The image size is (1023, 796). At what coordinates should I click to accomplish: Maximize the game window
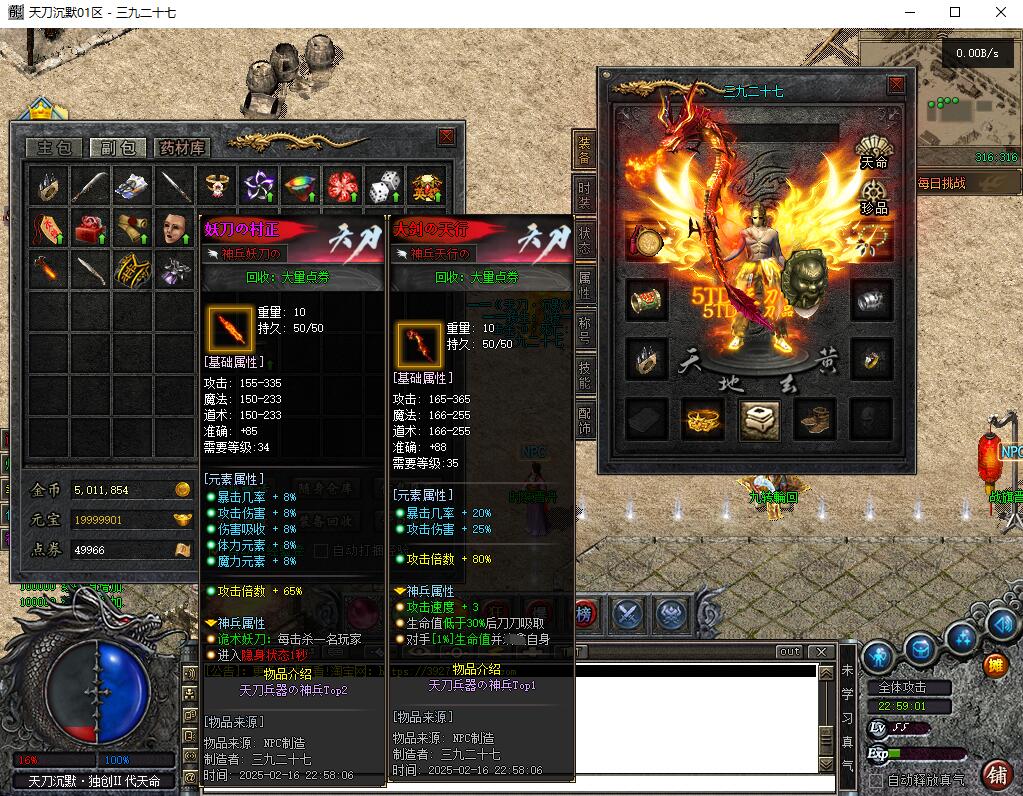955,13
